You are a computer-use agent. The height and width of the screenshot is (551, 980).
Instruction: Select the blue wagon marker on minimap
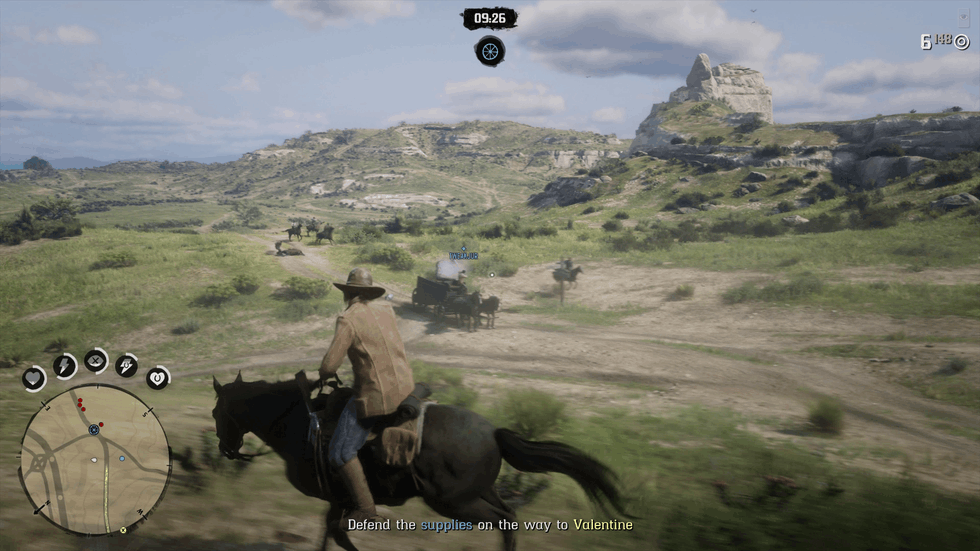[94, 429]
